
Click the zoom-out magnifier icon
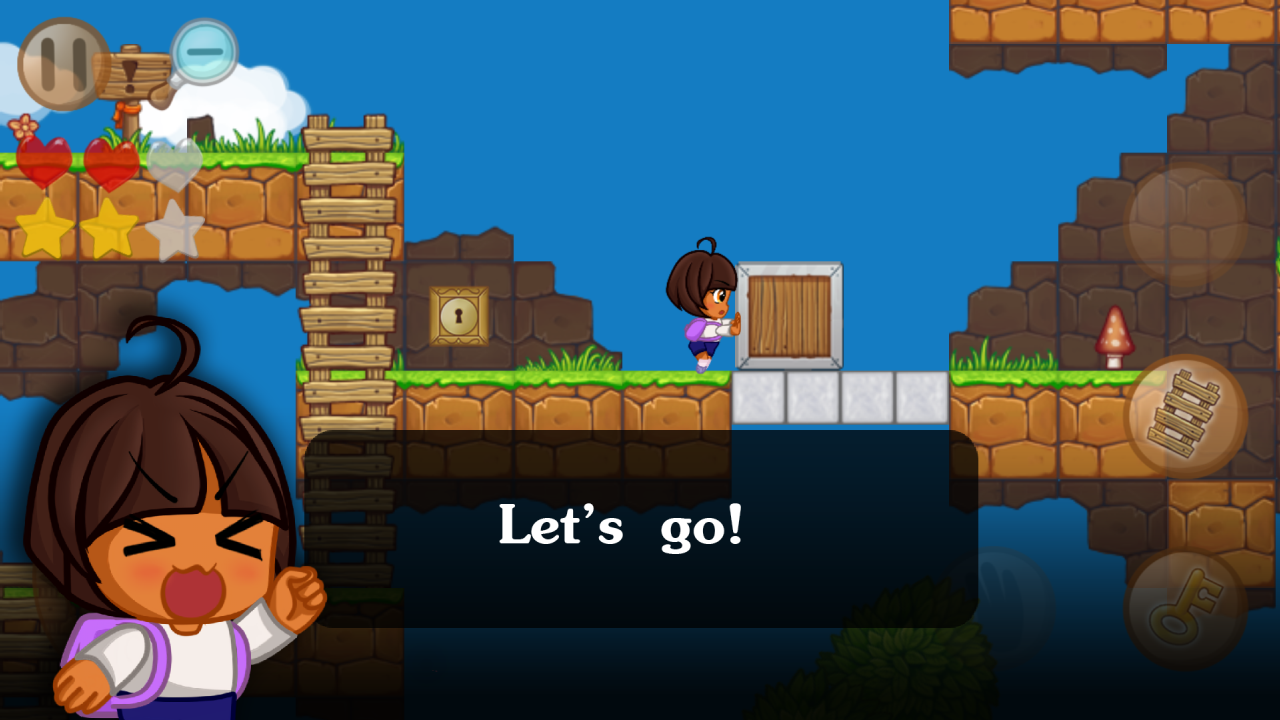202,52
